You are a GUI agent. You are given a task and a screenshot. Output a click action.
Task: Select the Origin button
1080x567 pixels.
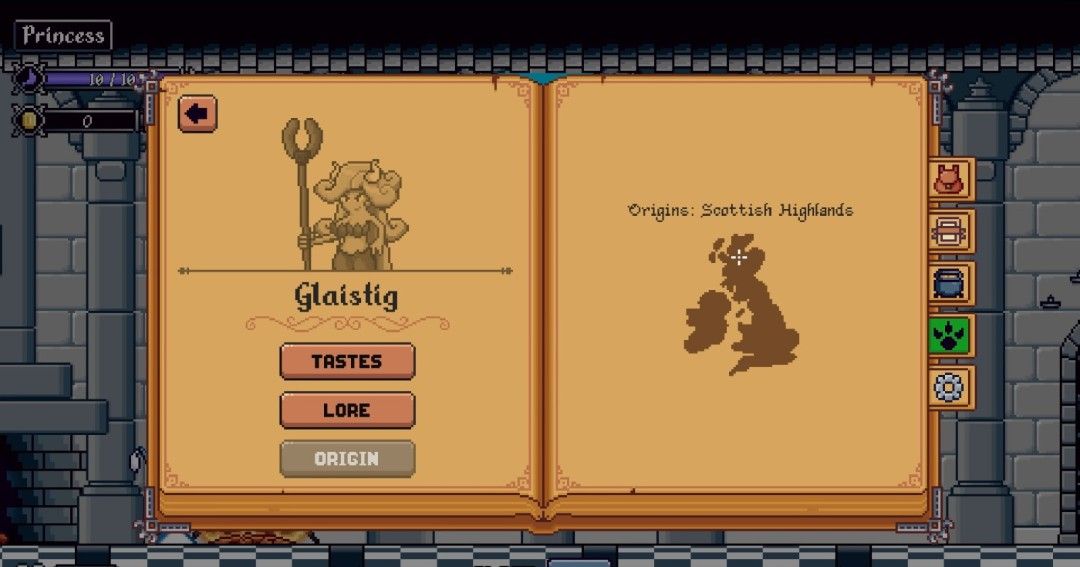coord(347,459)
